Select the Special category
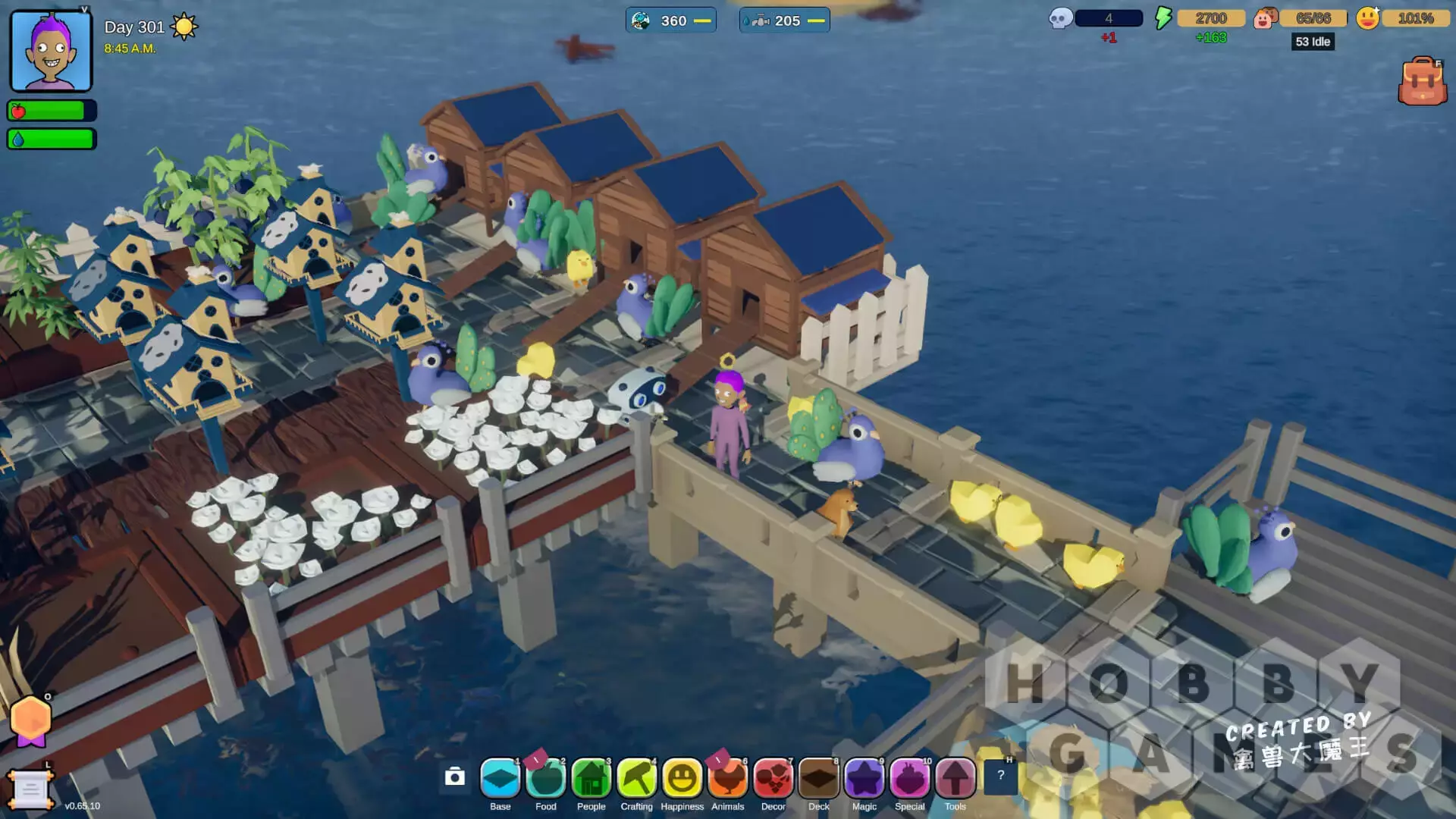This screenshot has height=819, width=1456. click(910, 779)
